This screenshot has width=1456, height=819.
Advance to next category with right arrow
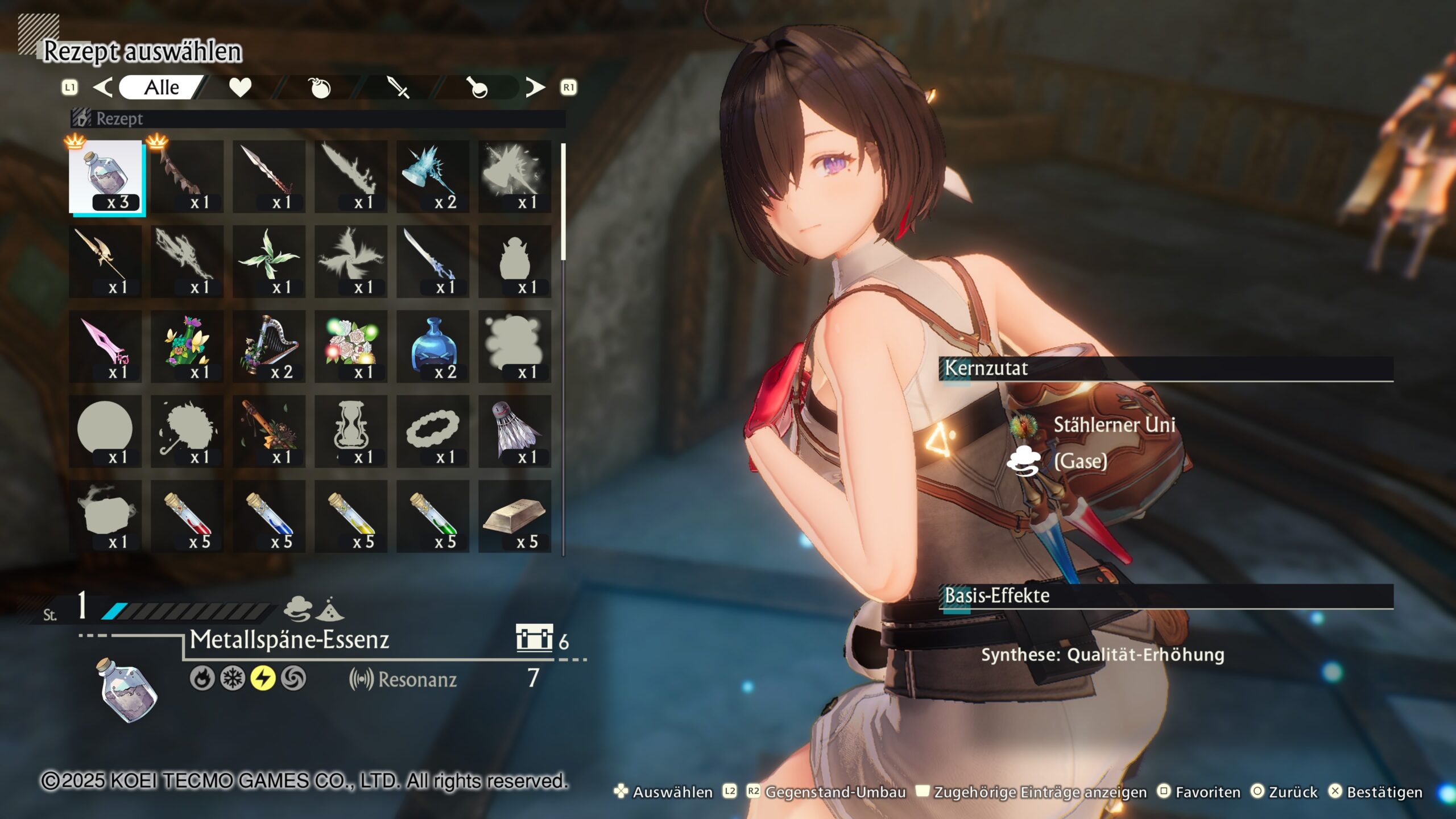tap(535, 88)
